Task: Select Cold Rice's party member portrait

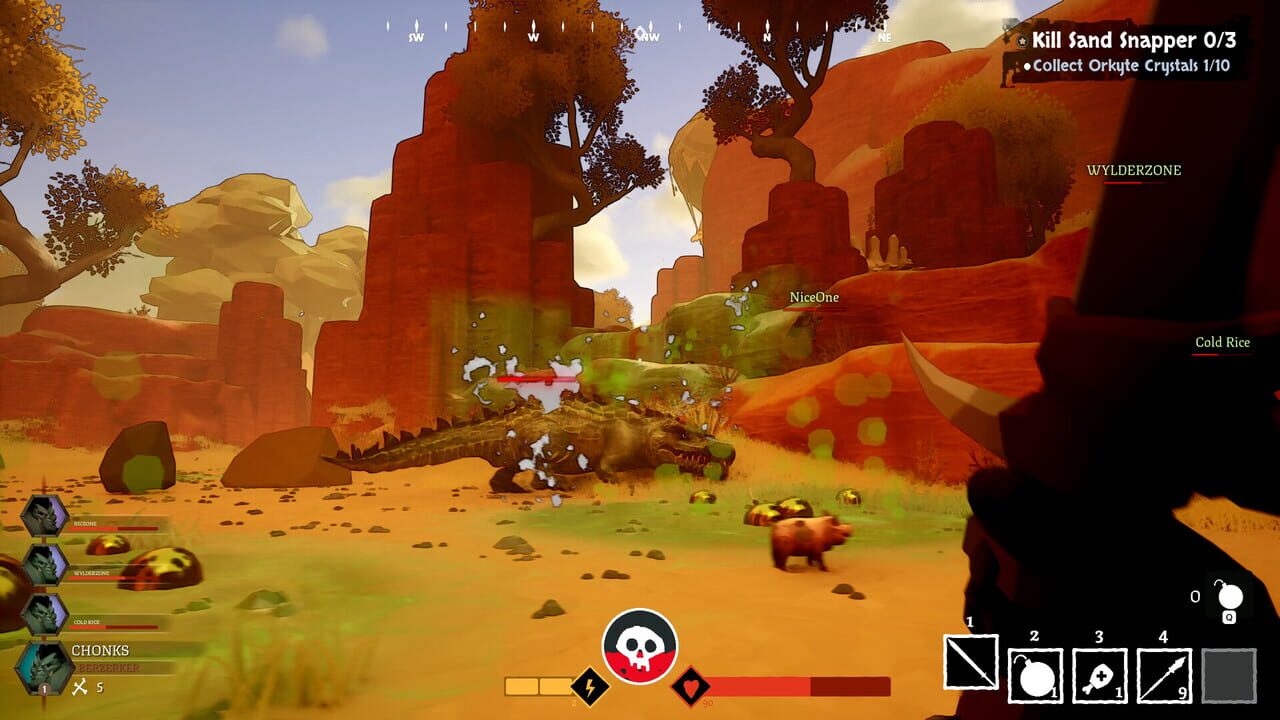Action: point(44,613)
